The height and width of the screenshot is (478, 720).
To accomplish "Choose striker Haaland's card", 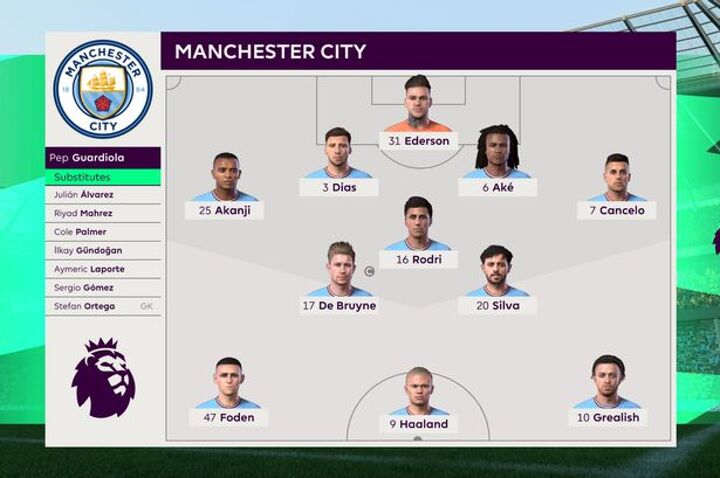I will [x=418, y=399].
